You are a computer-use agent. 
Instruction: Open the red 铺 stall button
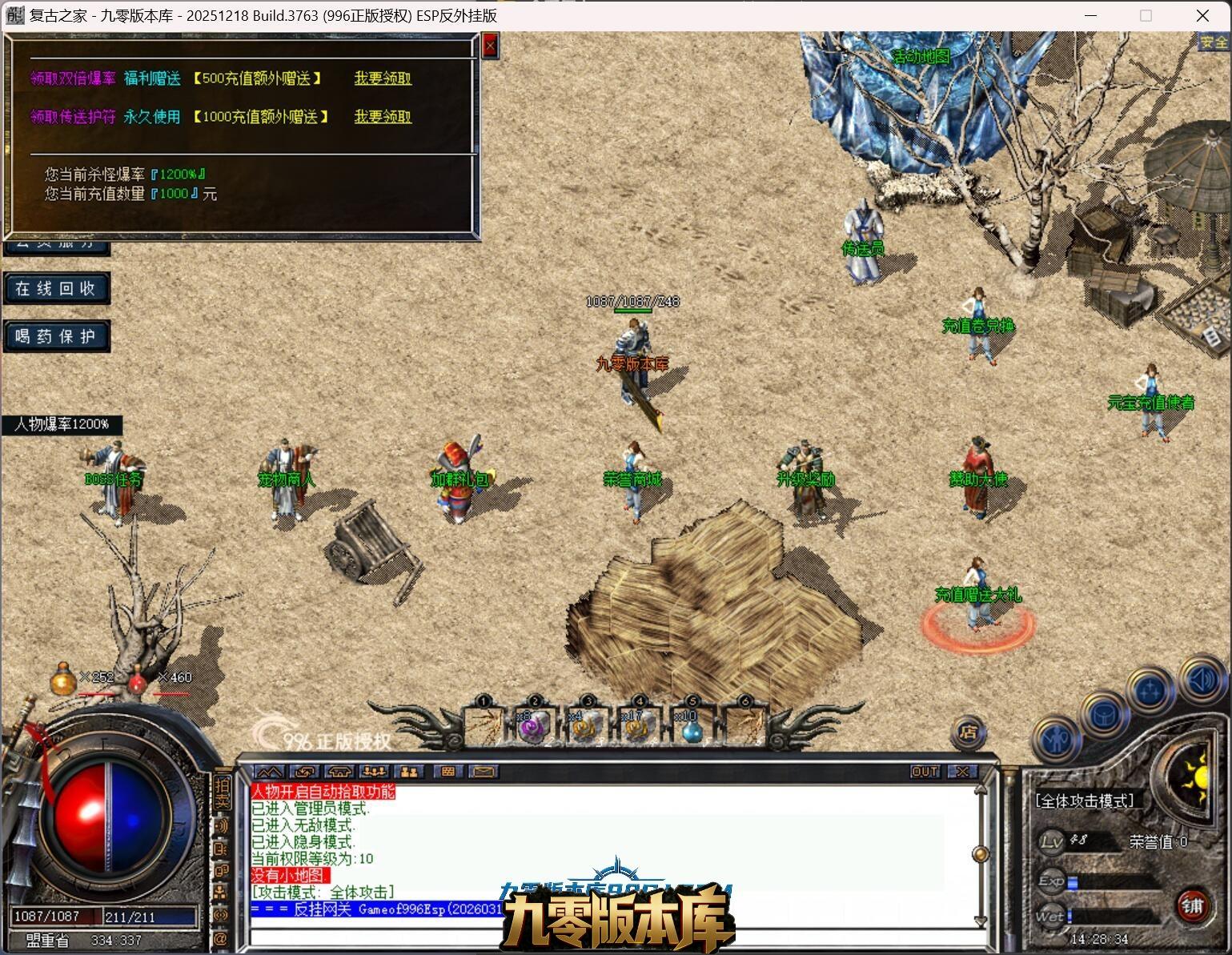coord(1193,905)
